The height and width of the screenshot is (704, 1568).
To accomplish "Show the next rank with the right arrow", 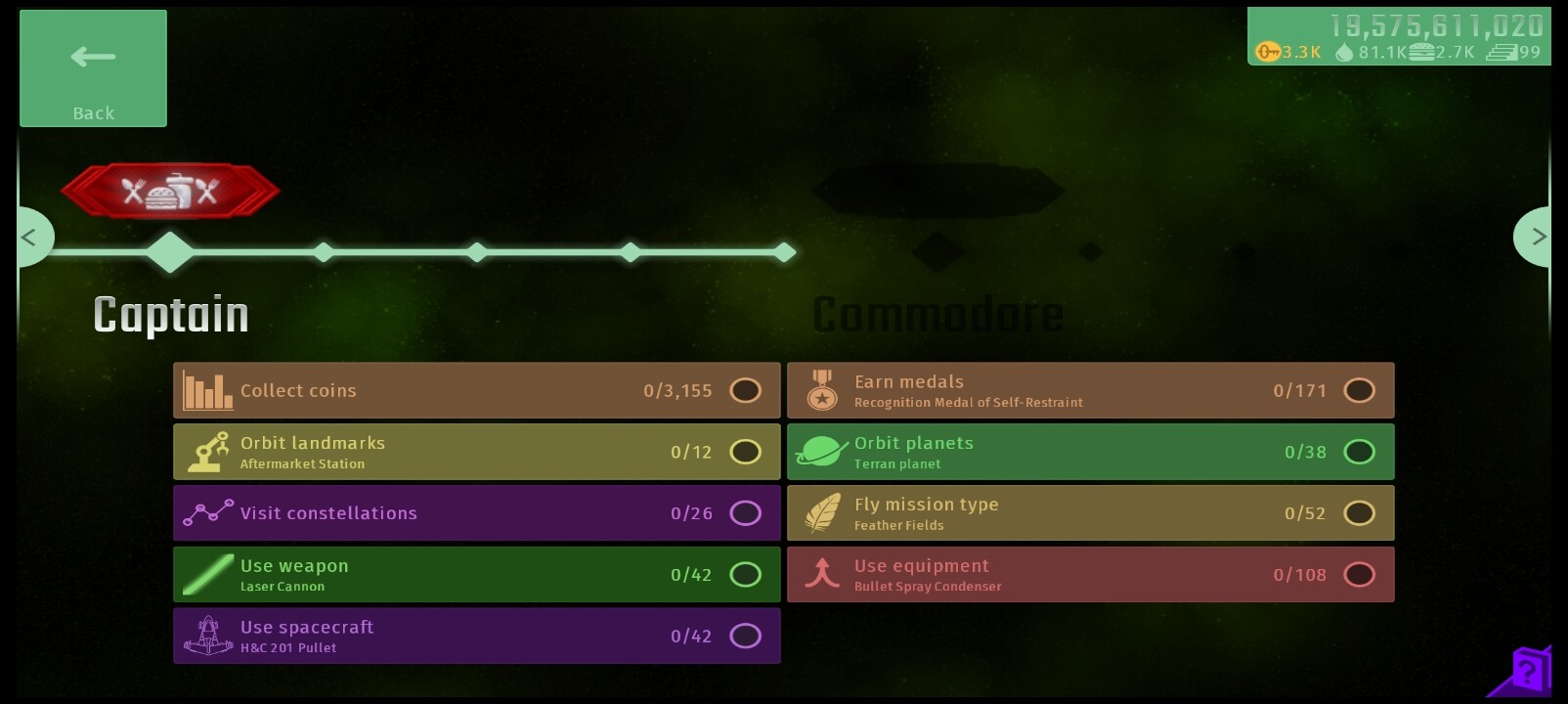I will click(x=1537, y=237).
